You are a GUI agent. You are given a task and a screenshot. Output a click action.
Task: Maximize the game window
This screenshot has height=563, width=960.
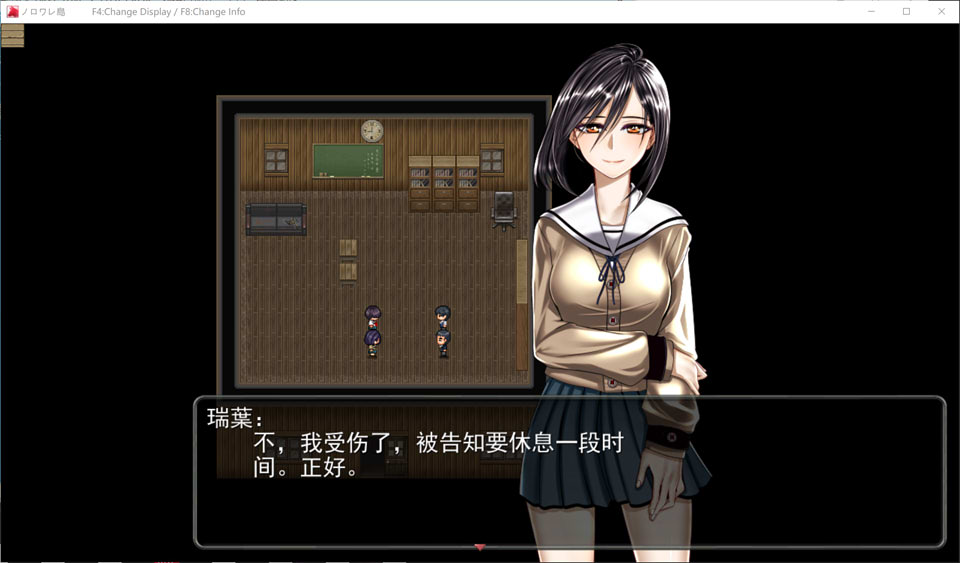(x=906, y=11)
